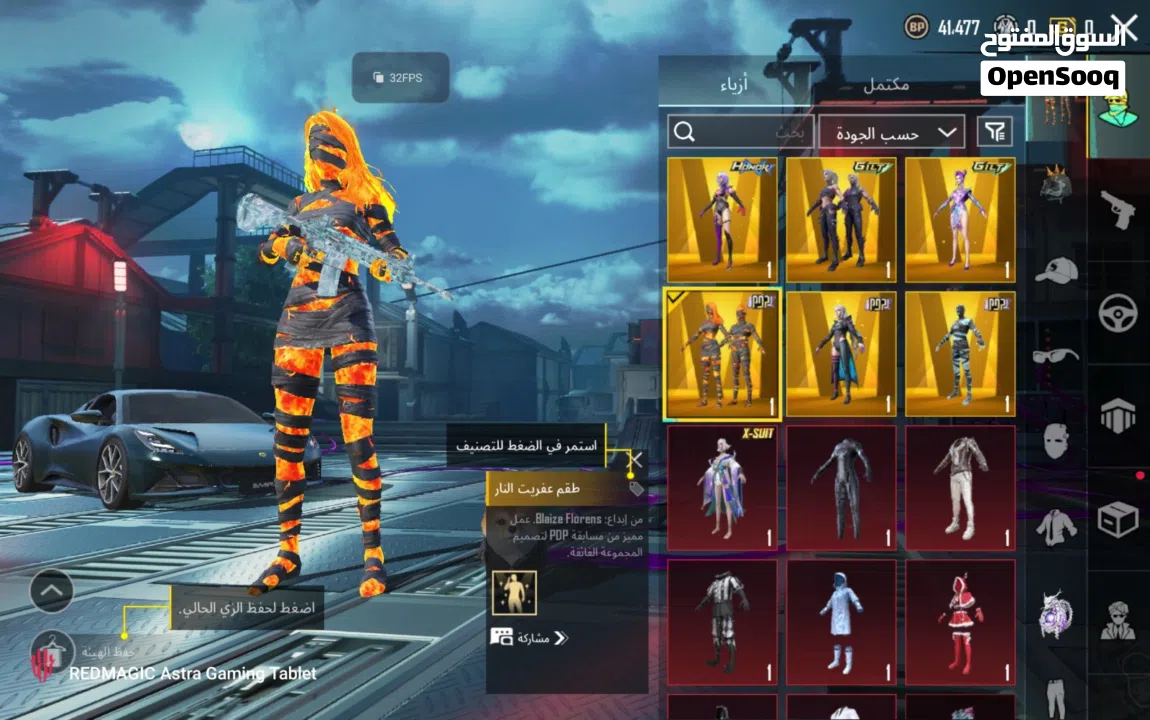
Task: Open the حسب الجودة sort dropdown
Action: [x=891, y=132]
